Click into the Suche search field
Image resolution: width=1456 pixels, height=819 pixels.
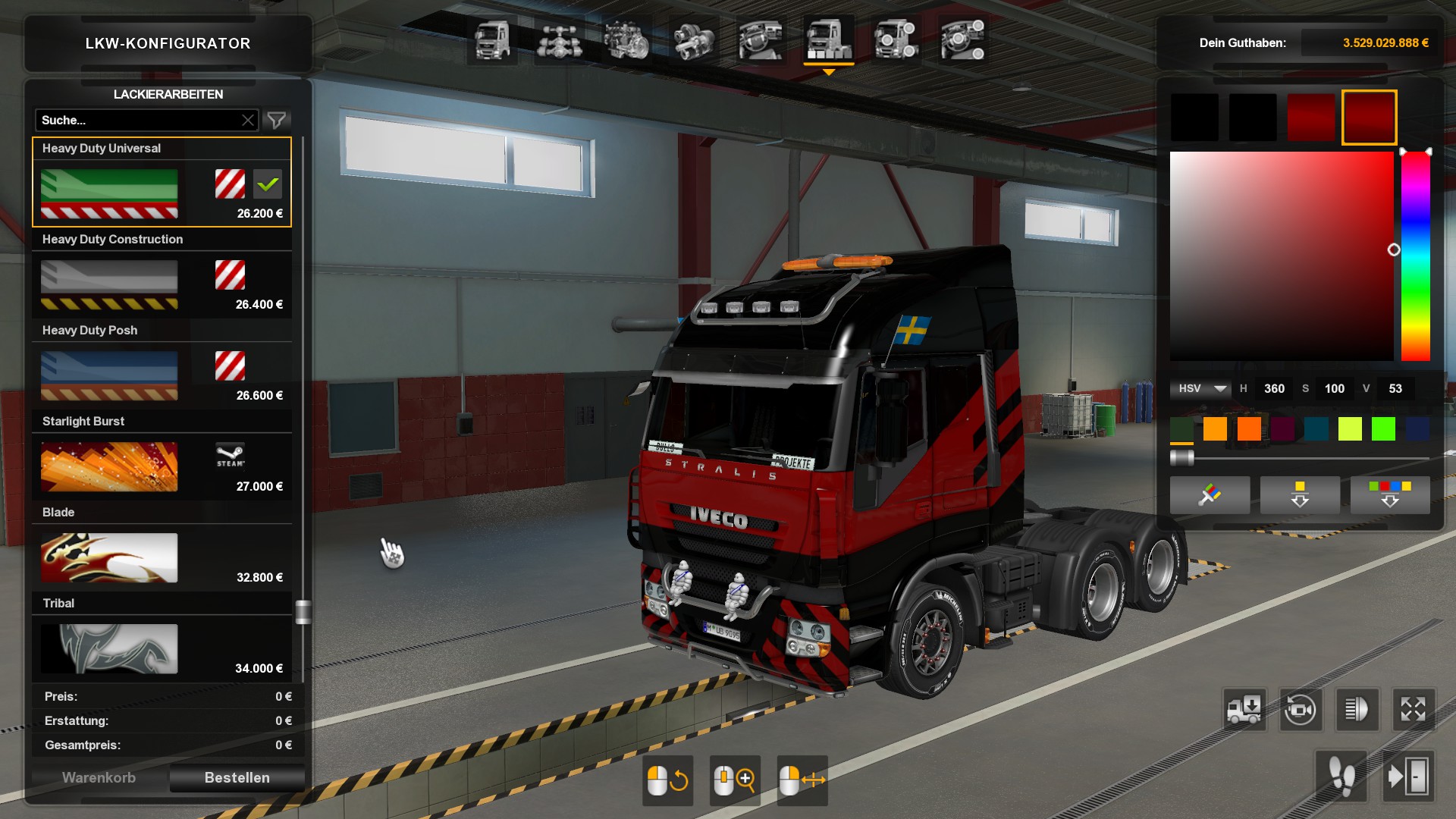pos(136,120)
